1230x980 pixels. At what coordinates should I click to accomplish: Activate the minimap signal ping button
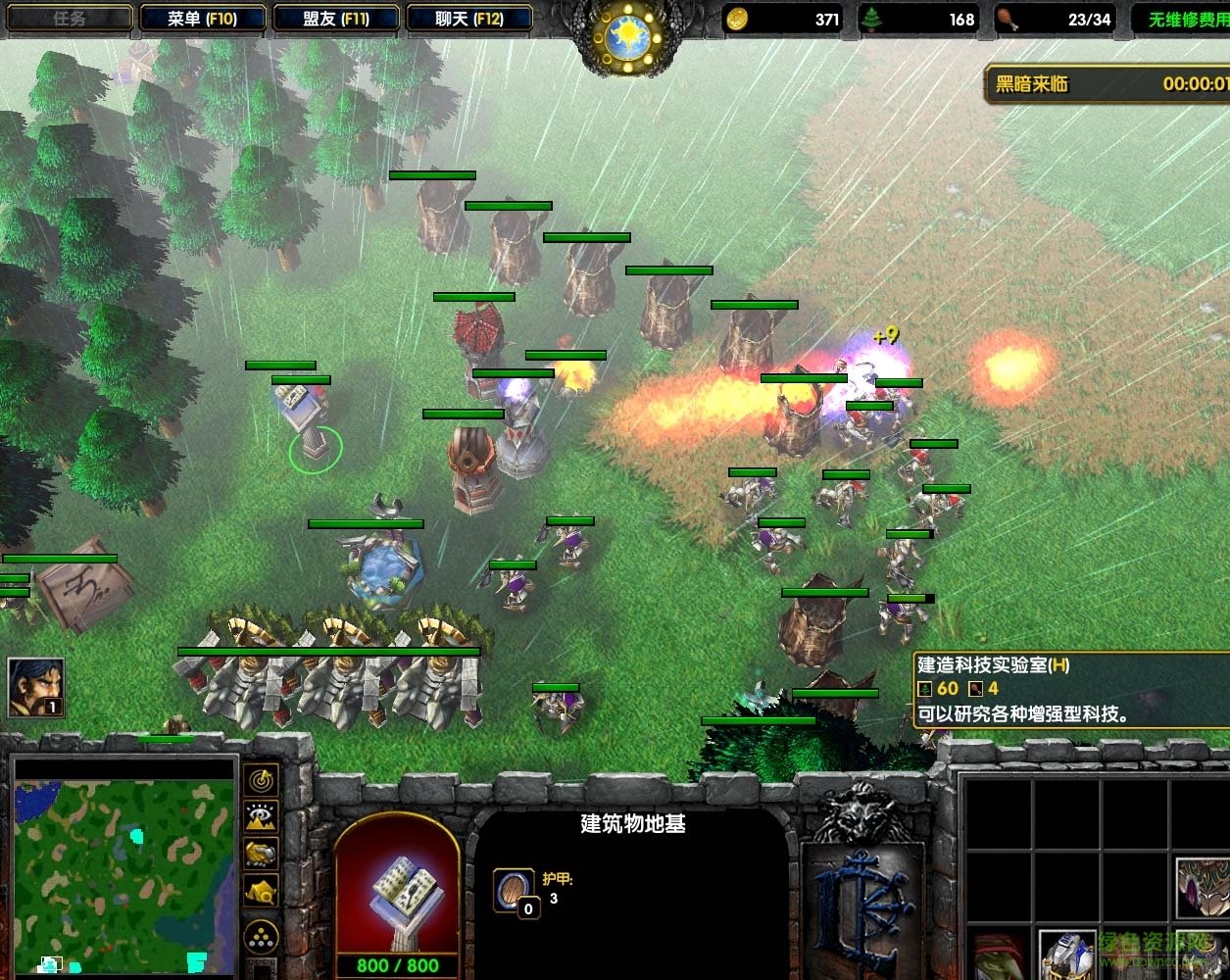(x=262, y=781)
